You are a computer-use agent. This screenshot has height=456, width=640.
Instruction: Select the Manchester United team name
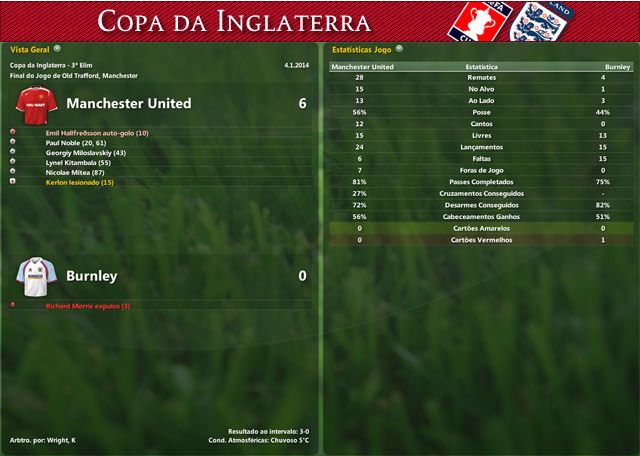128,103
